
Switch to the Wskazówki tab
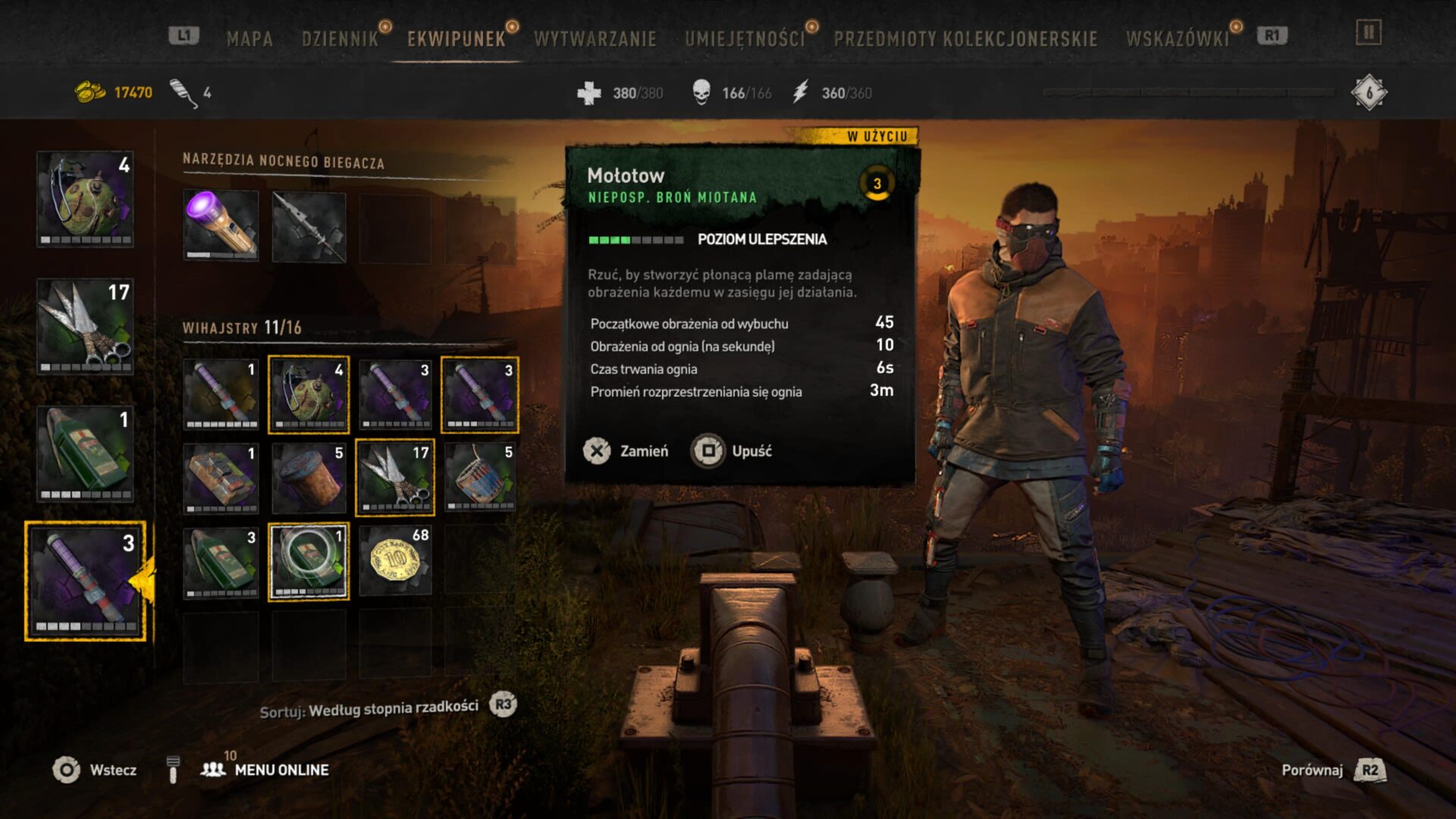(1177, 39)
